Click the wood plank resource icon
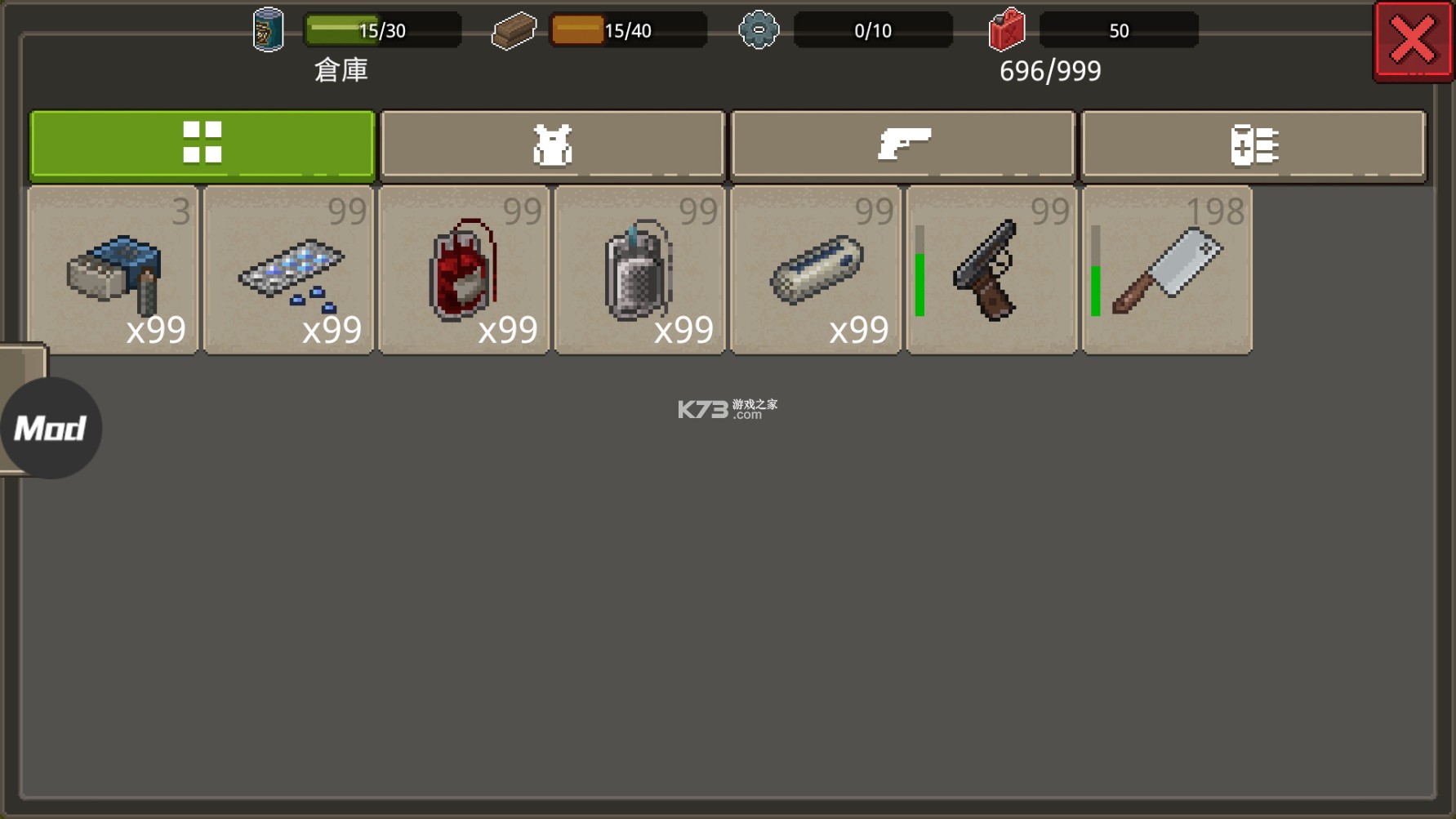1456x819 pixels. 514,30
